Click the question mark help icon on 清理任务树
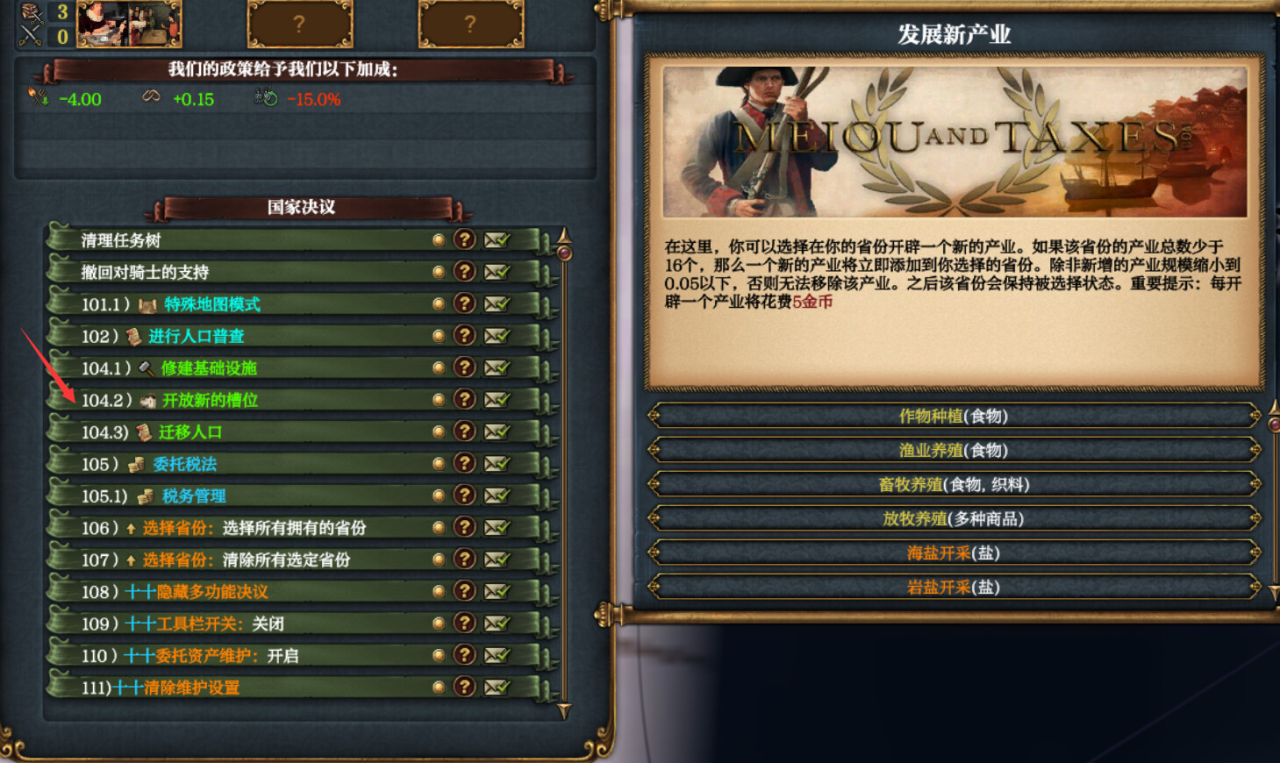Screen dimensions: 1280x763 pyautogui.click(x=466, y=240)
